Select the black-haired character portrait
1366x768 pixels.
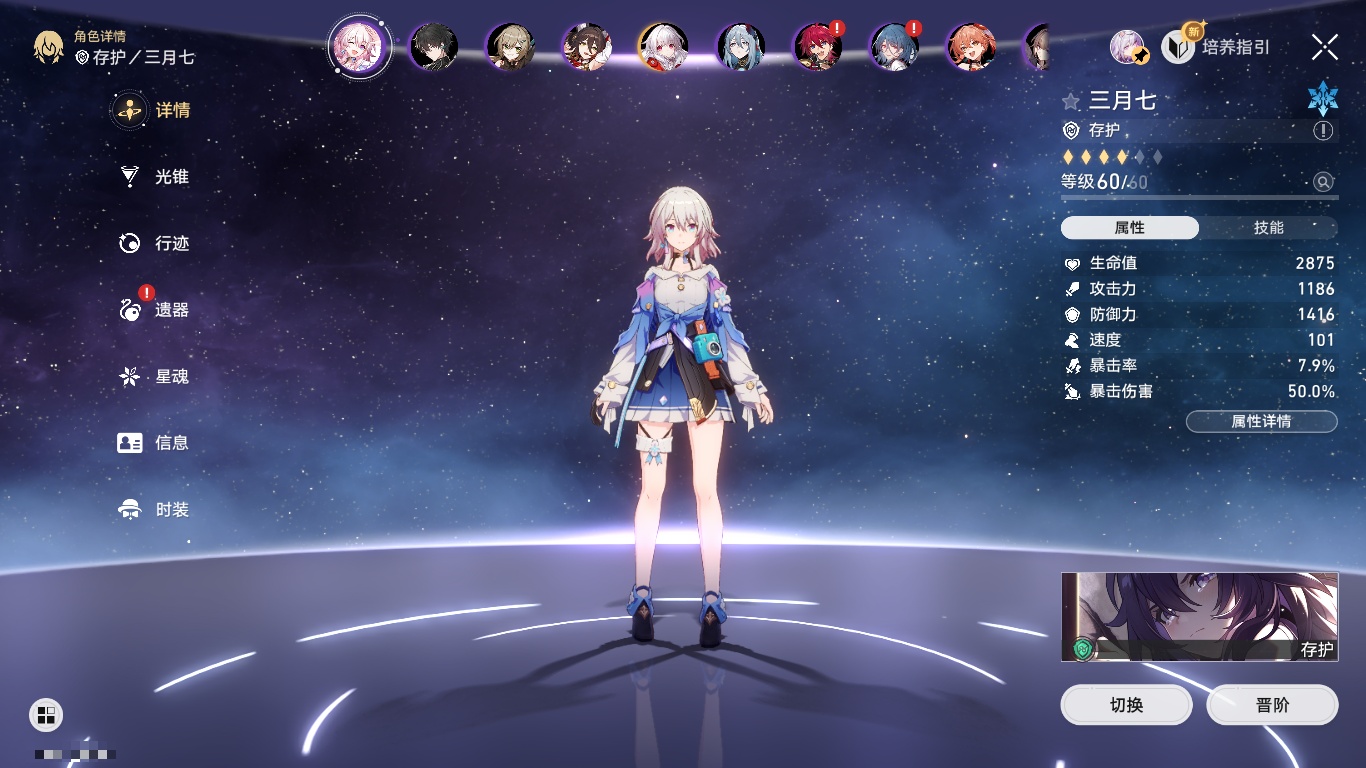[434, 47]
